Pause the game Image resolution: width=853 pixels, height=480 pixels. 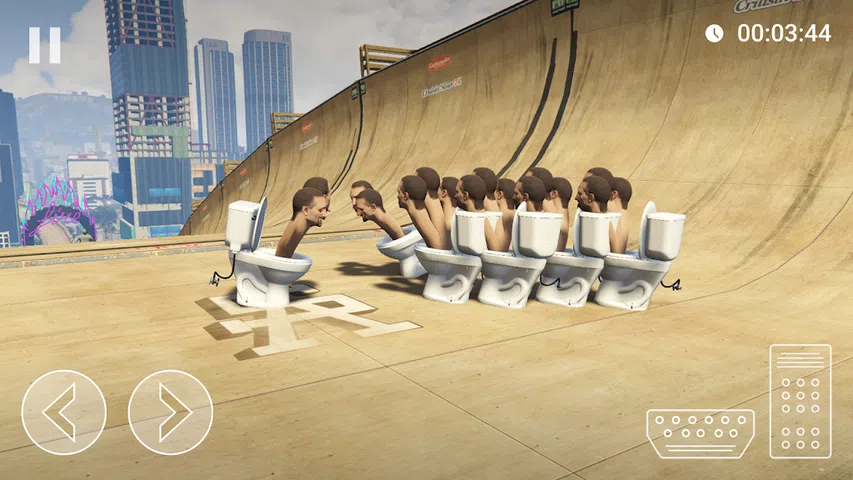coord(44,45)
